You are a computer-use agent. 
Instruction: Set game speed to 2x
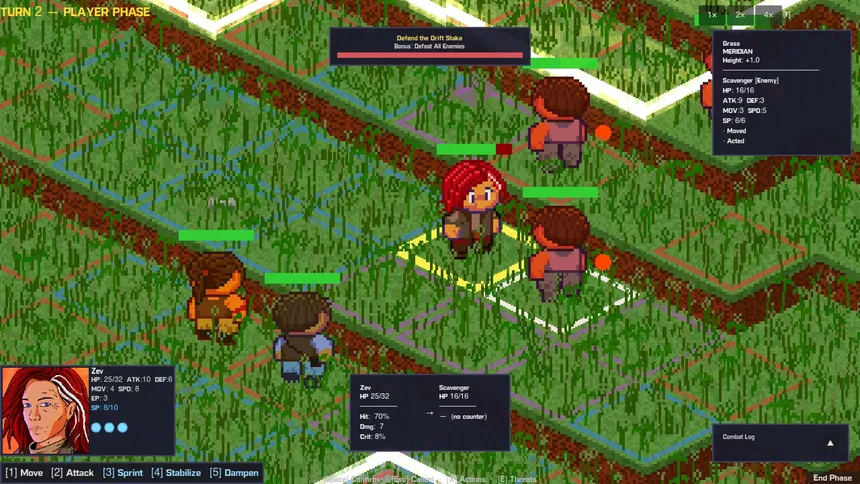pyautogui.click(x=740, y=15)
